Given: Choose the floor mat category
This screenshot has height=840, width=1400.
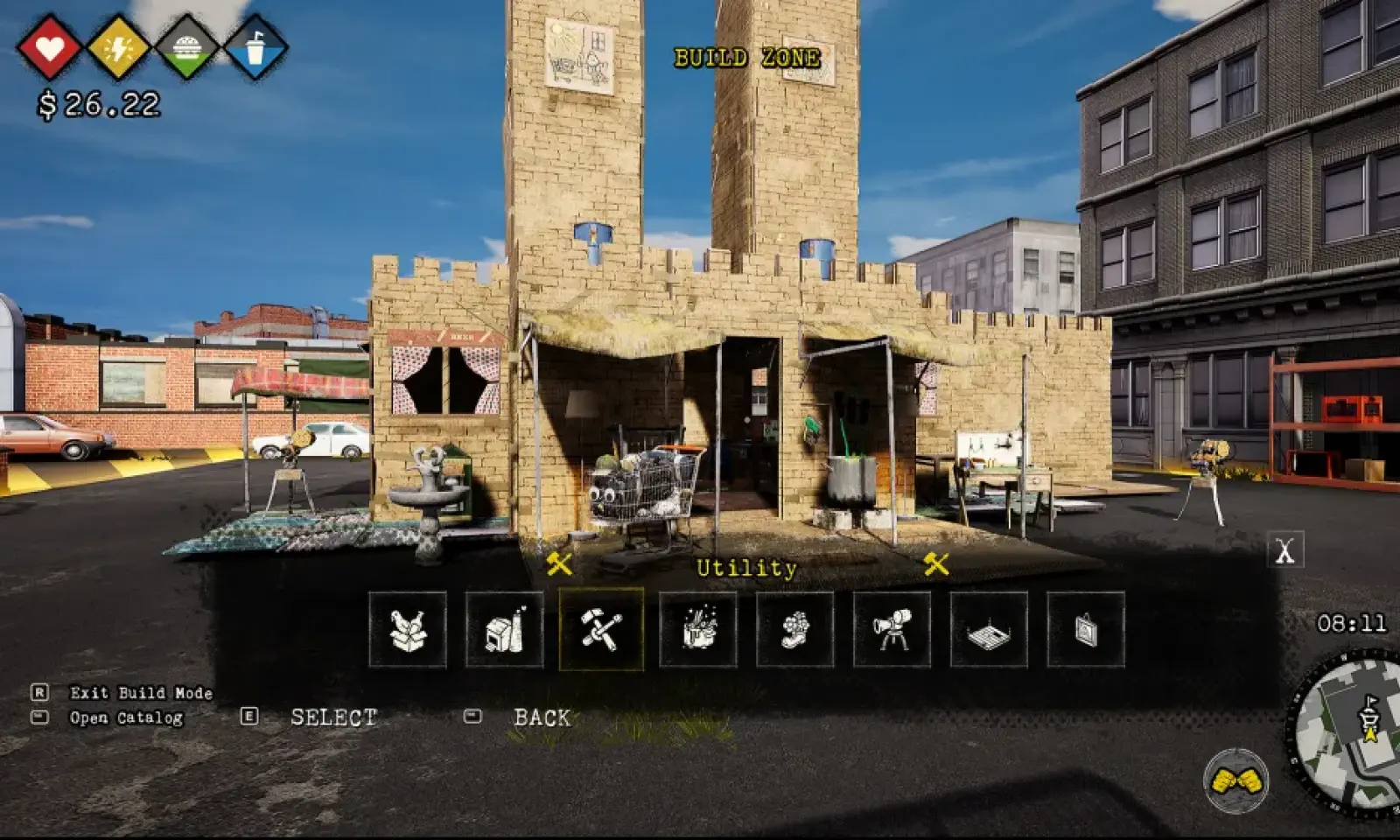Looking at the screenshot, I should point(989,630).
